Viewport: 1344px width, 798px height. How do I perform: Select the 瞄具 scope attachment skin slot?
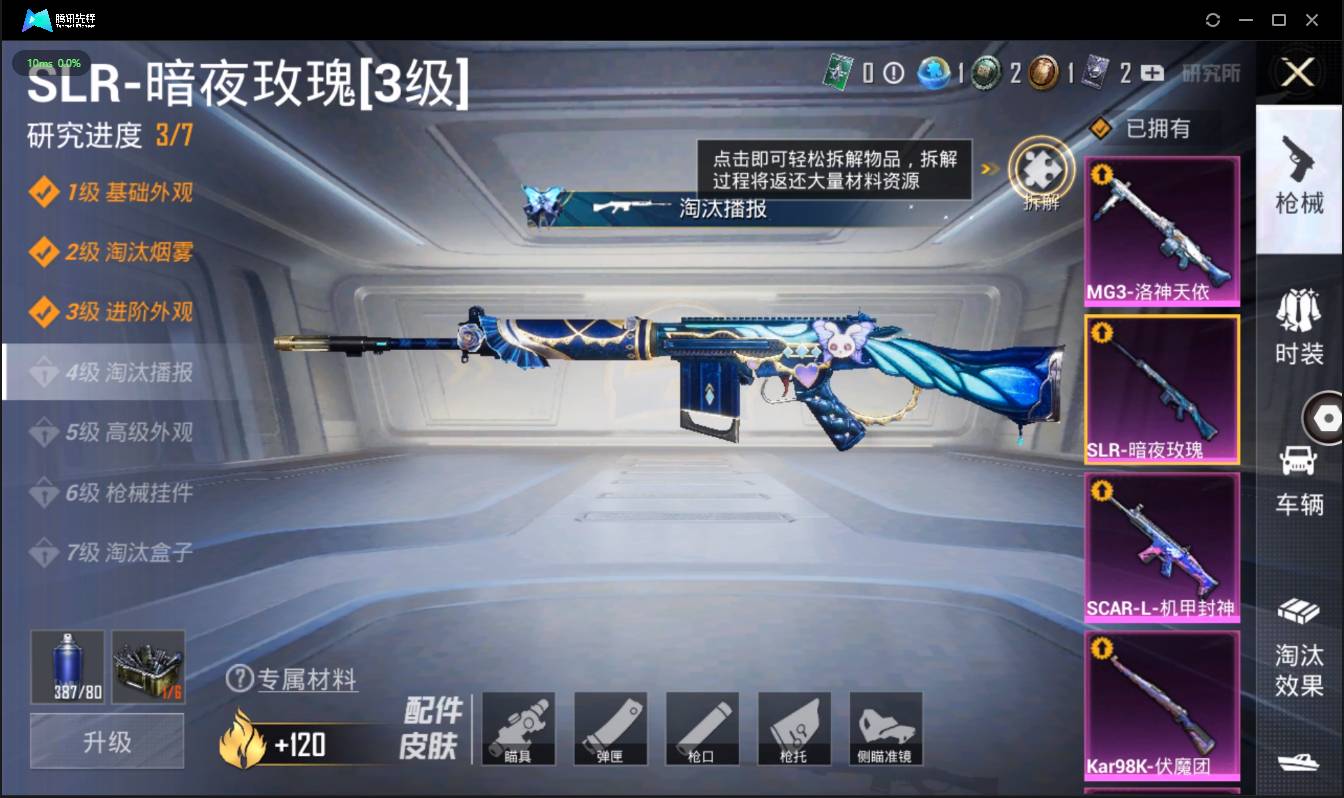point(518,728)
